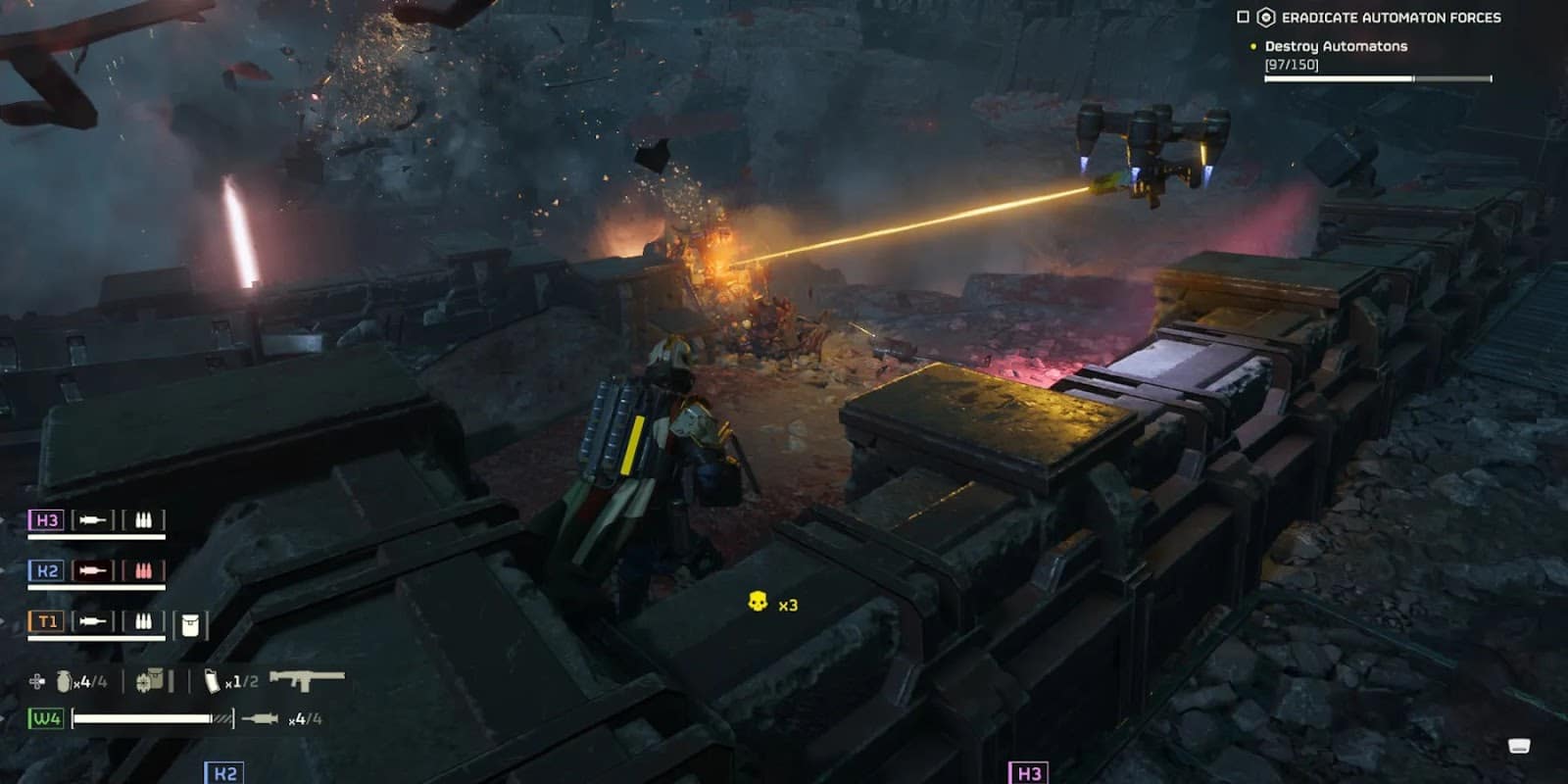Click the supply pack icon beside the grenade counter
Viewport: 1568px width, 784px height.
[152, 681]
